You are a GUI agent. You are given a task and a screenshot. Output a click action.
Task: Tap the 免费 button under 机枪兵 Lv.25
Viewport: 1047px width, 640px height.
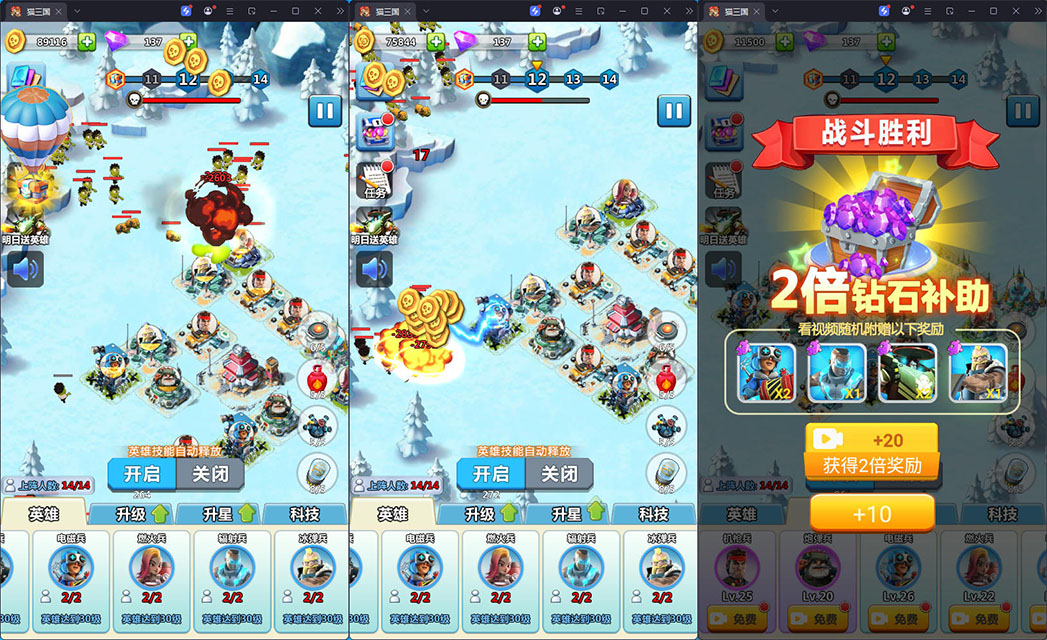click(737, 620)
